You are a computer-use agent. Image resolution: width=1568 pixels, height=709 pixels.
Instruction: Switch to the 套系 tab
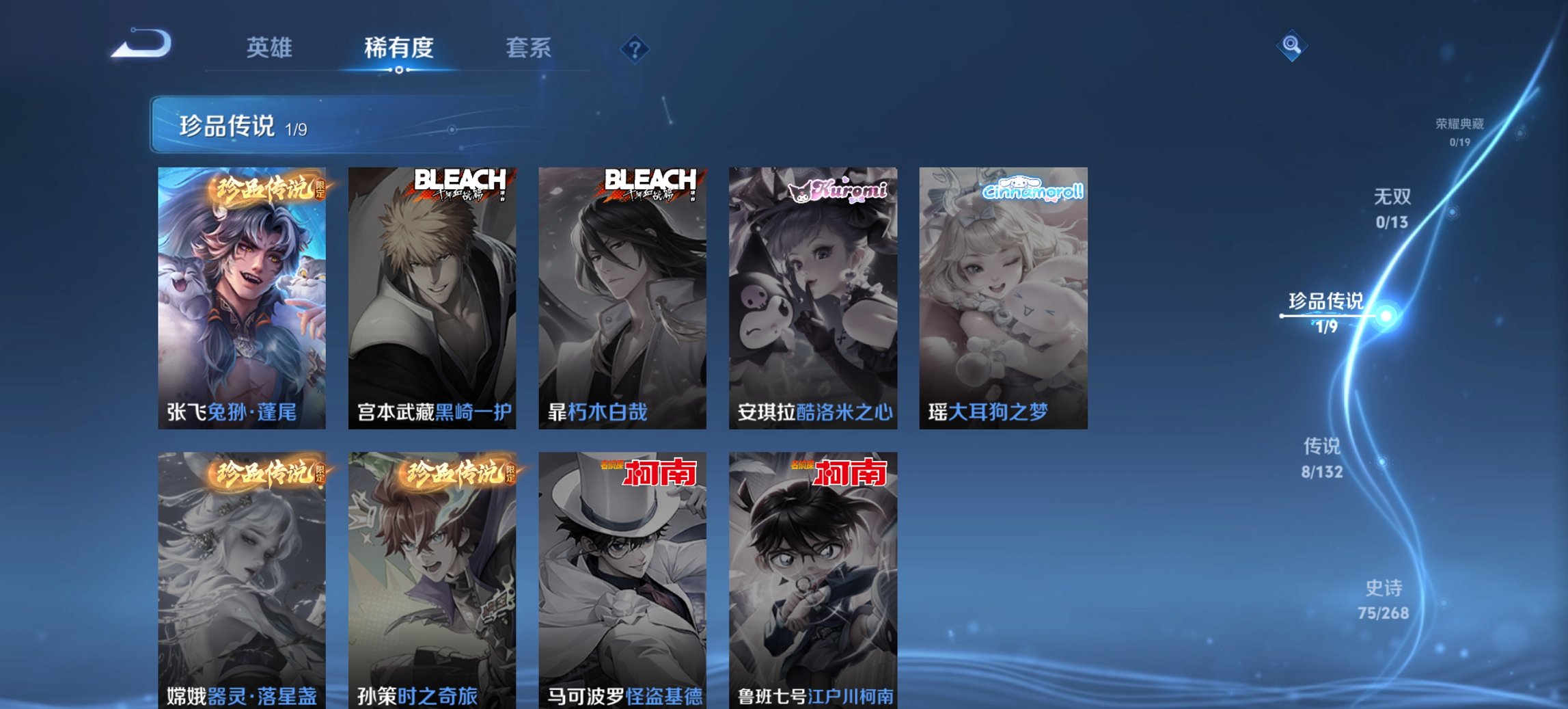pyautogui.click(x=529, y=48)
